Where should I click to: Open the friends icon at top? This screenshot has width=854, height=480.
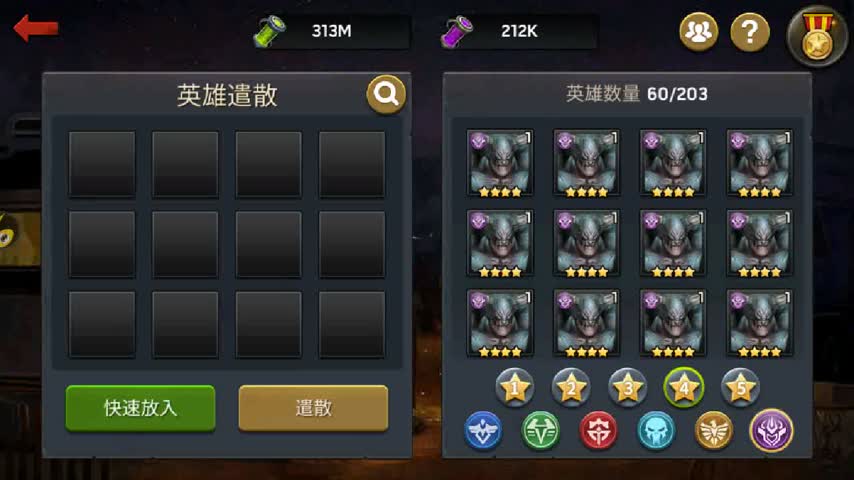(699, 33)
